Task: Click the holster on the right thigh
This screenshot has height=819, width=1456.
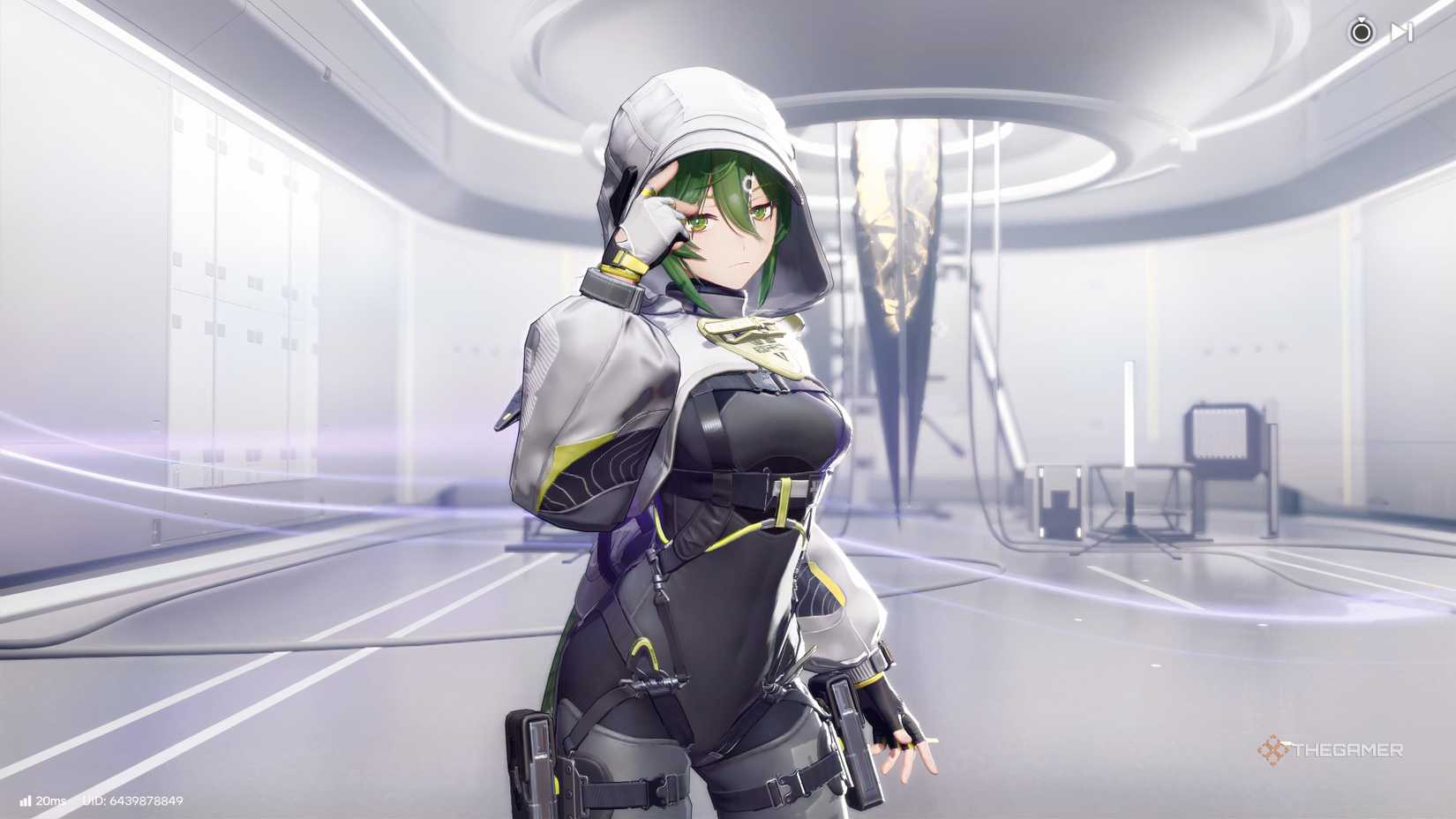Action: click(x=852, y=733)
